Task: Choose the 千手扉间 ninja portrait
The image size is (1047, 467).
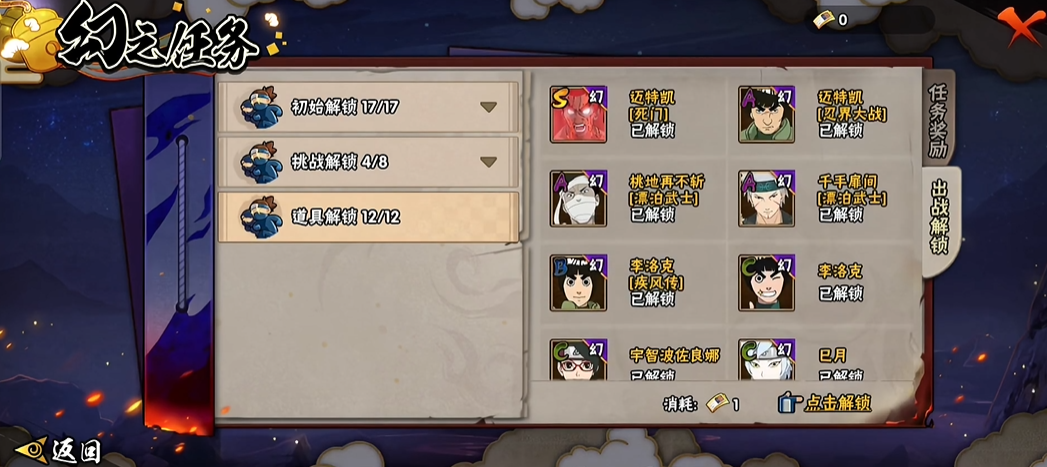Action: 767,198
